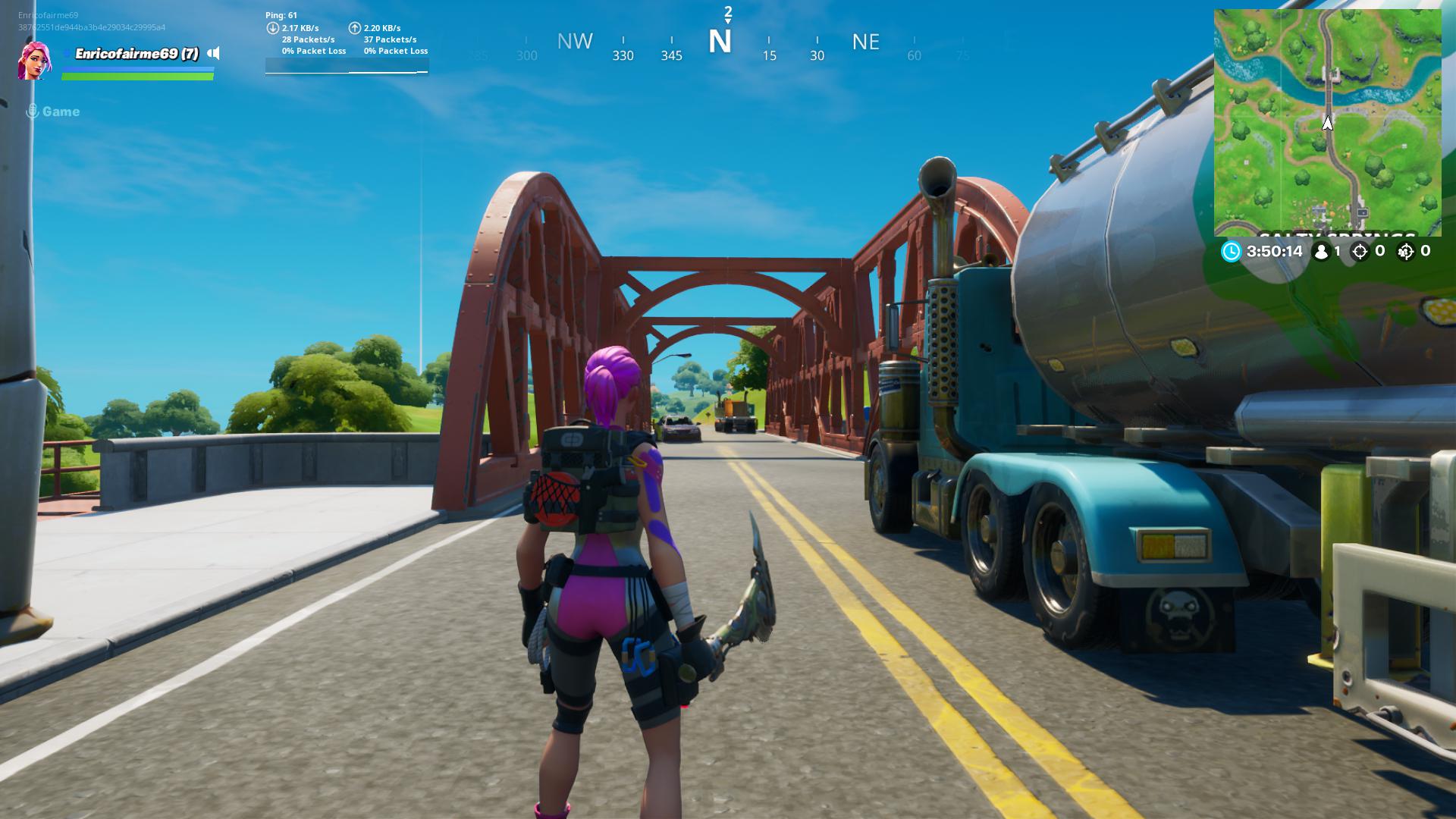The image size is (1456, 819).
Task: Select the players remaining silhouette icon
Action: click(1323, 251)
